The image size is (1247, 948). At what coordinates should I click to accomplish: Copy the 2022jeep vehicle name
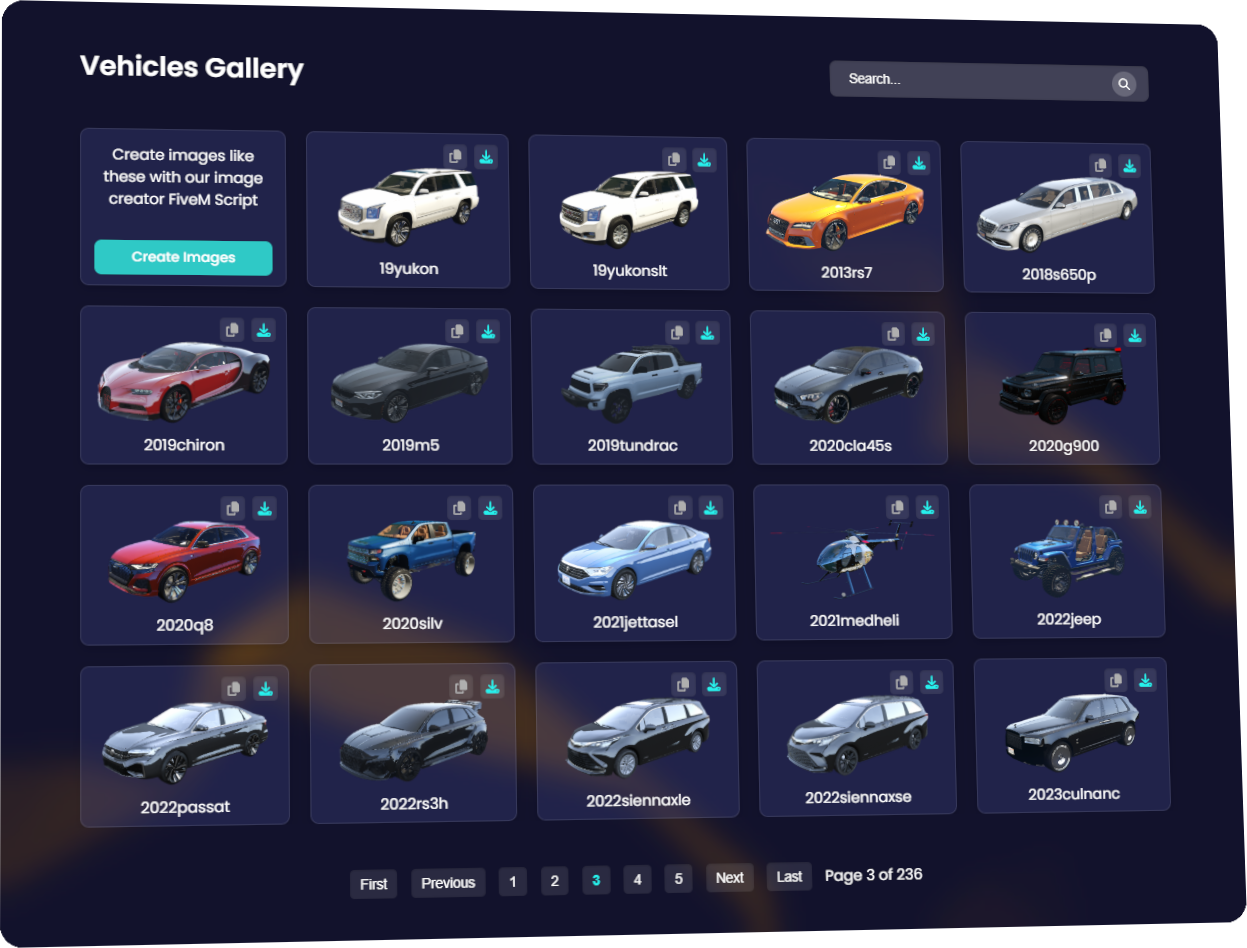(x=1110, y=507)
